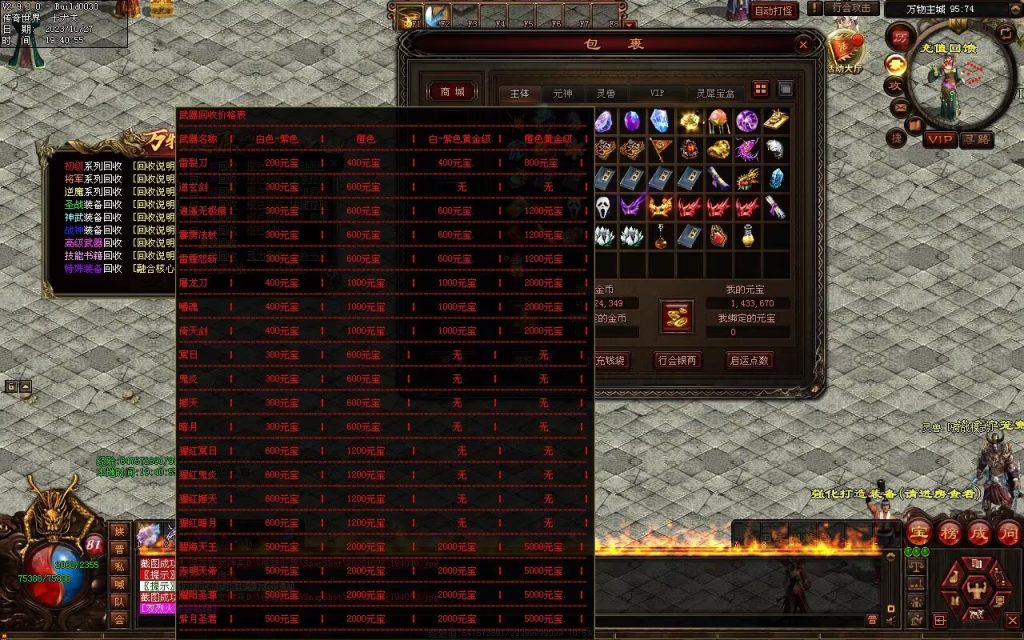Choose 圣战装备回收 option
The width and height of the screenshot is (1024, 640).
click(x=93, y=204)
